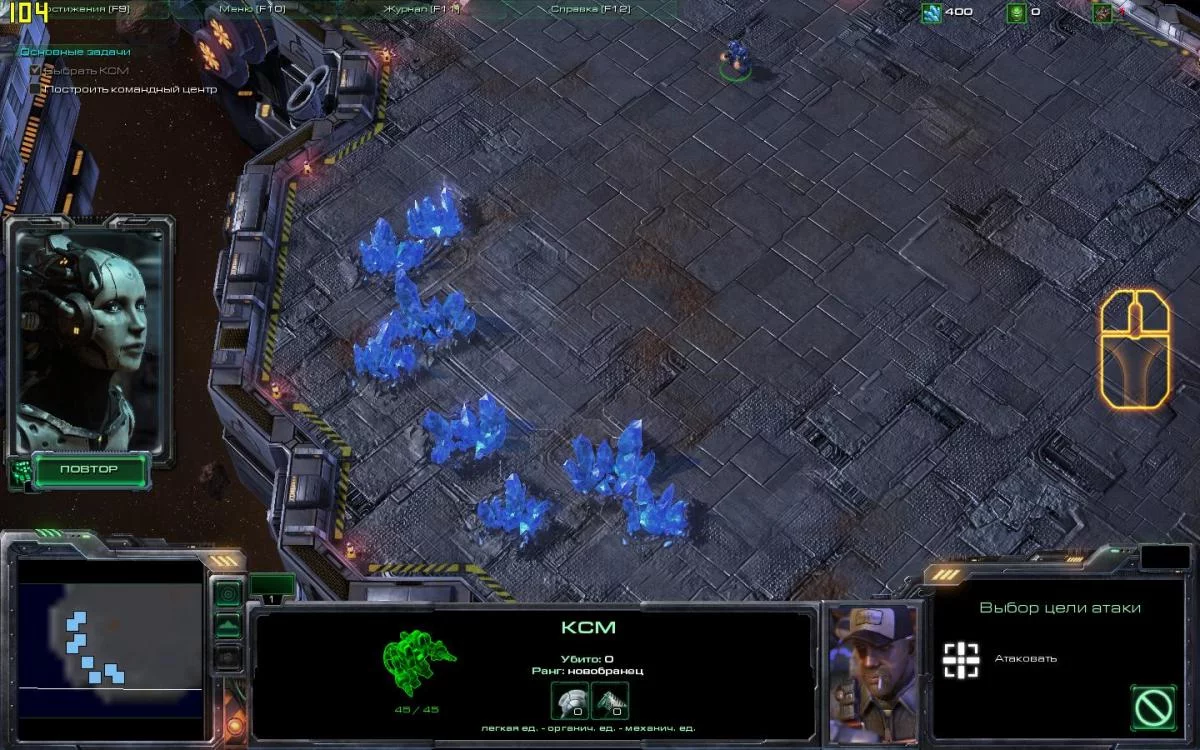1200x750 pixels.
Task: Select the objective 'Построить командный центр'
Action: pyautogui.click(x=131, y=89)
